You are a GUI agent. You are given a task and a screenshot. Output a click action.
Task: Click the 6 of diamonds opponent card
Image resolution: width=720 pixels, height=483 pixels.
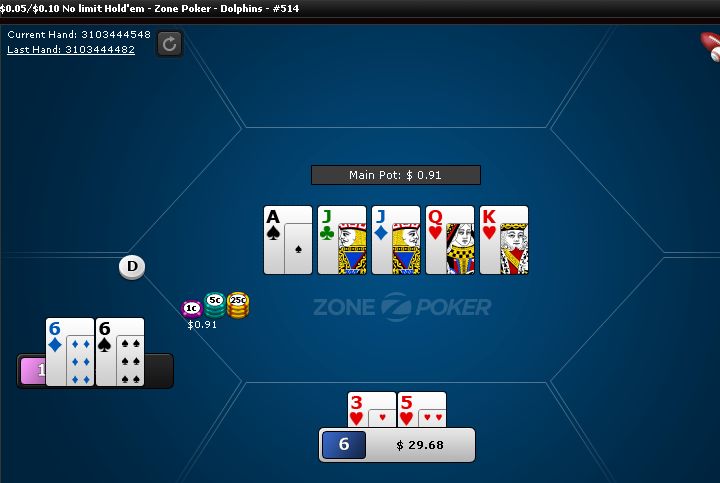[70, 351]
